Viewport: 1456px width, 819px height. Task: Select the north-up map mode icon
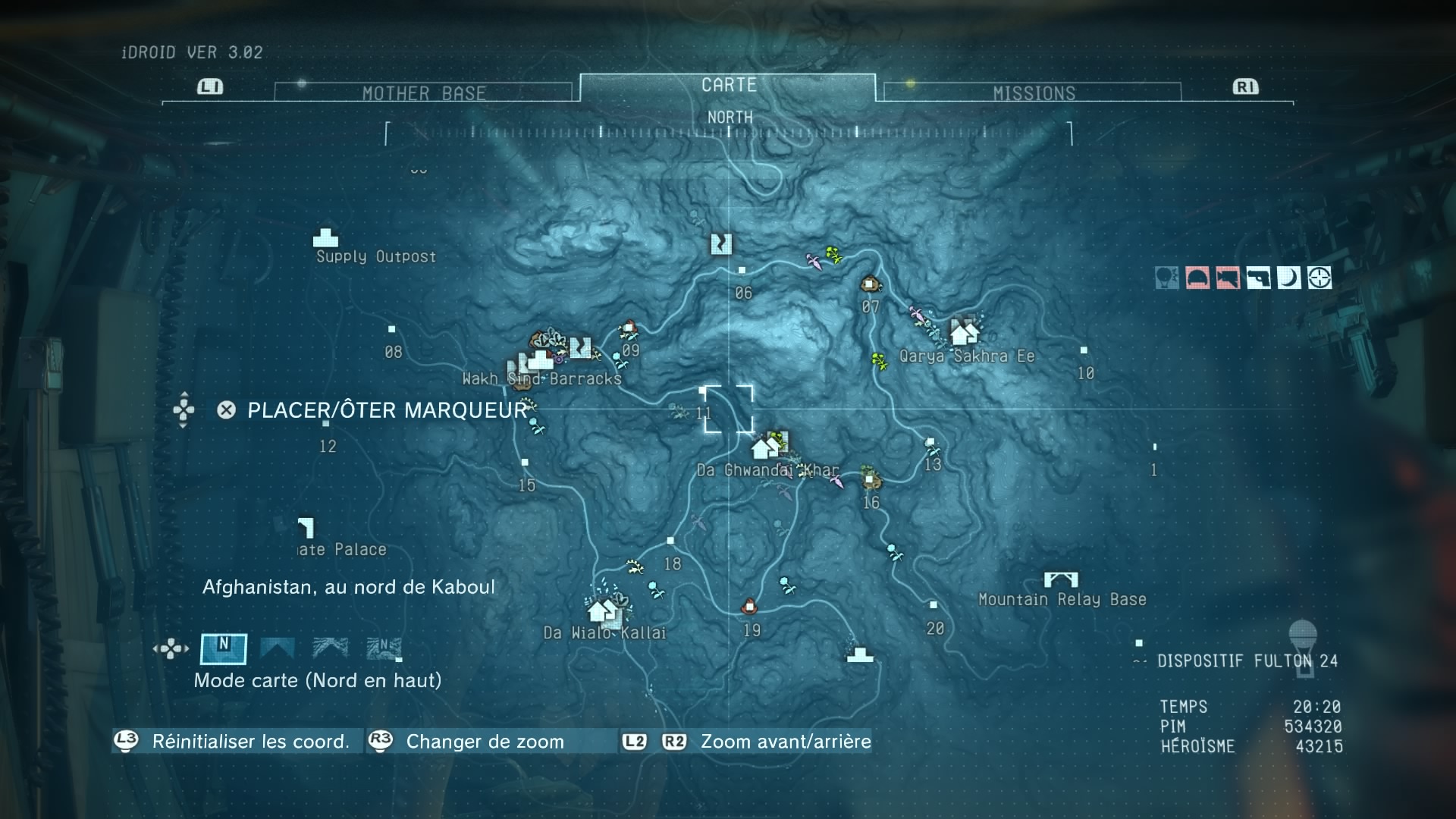223,648
